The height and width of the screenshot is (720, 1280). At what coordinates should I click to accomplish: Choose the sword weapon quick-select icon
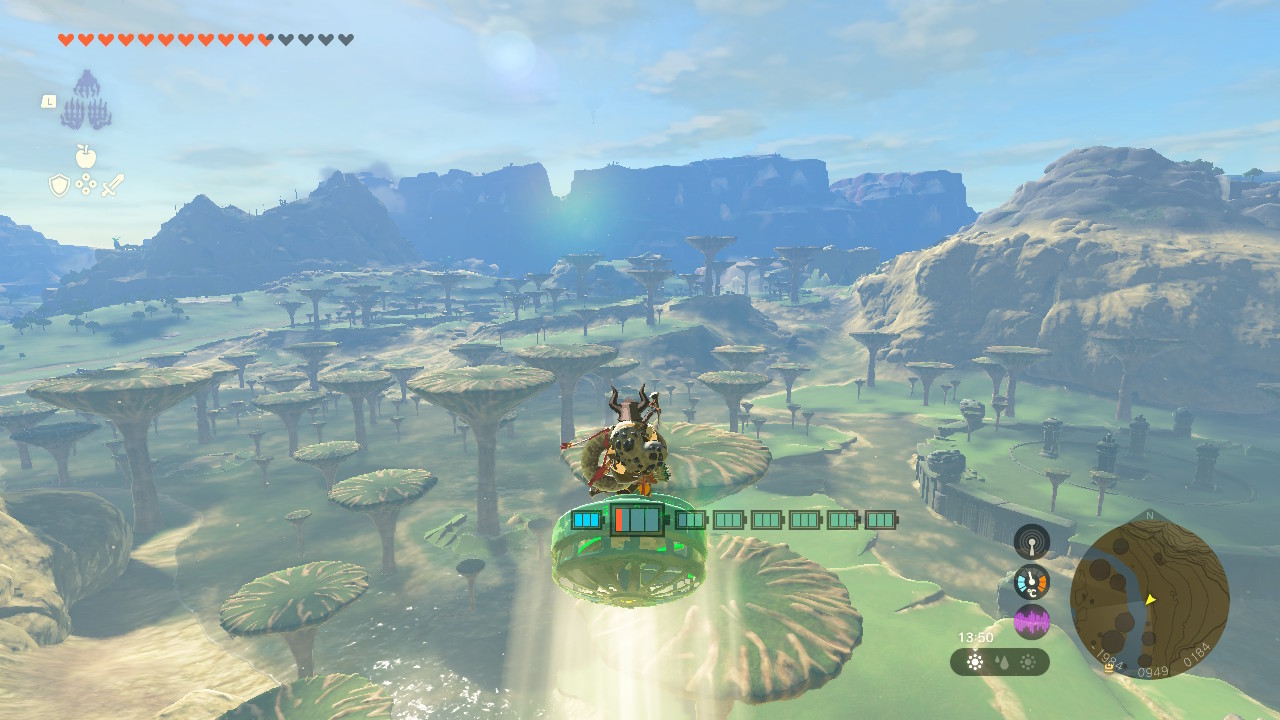[112, 185]
